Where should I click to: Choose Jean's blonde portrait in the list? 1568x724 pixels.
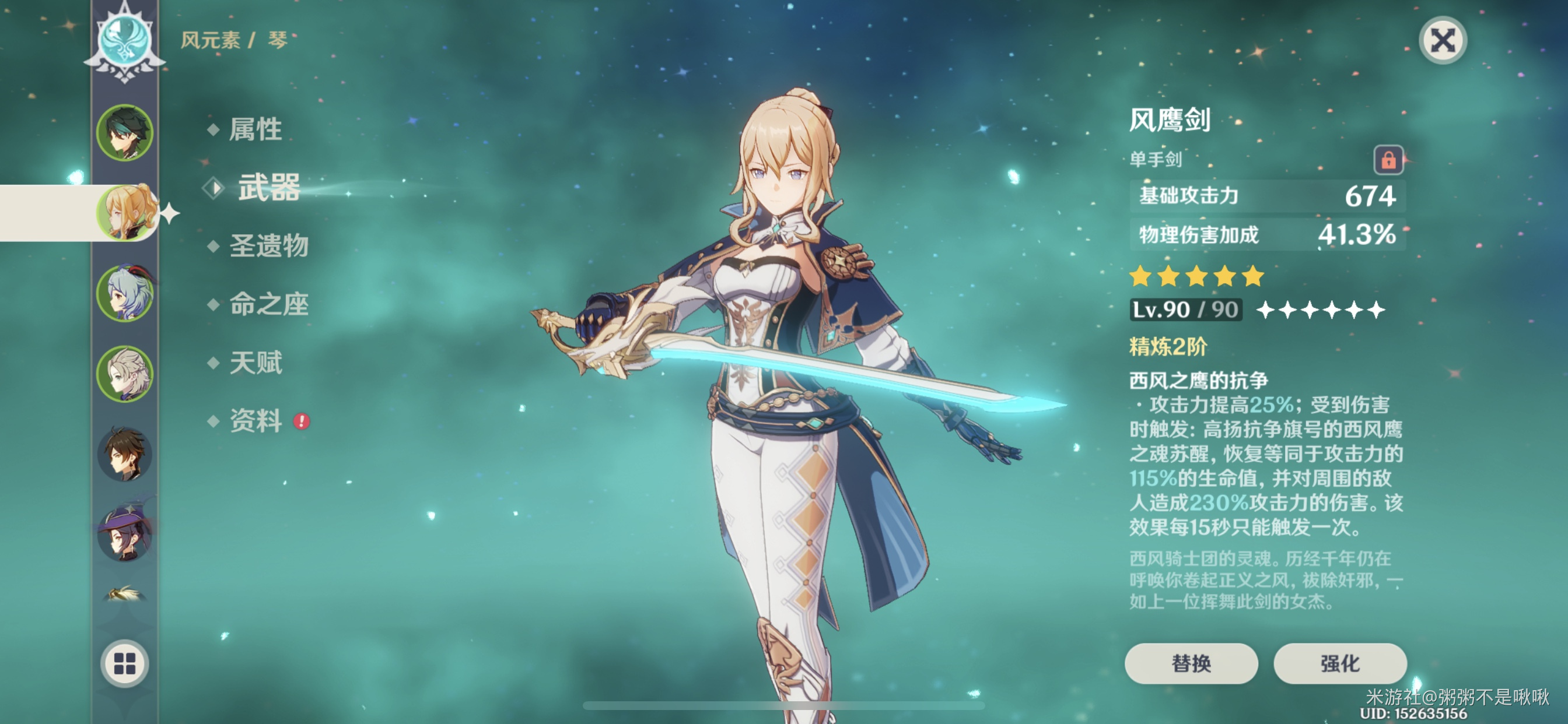[126, 212]
